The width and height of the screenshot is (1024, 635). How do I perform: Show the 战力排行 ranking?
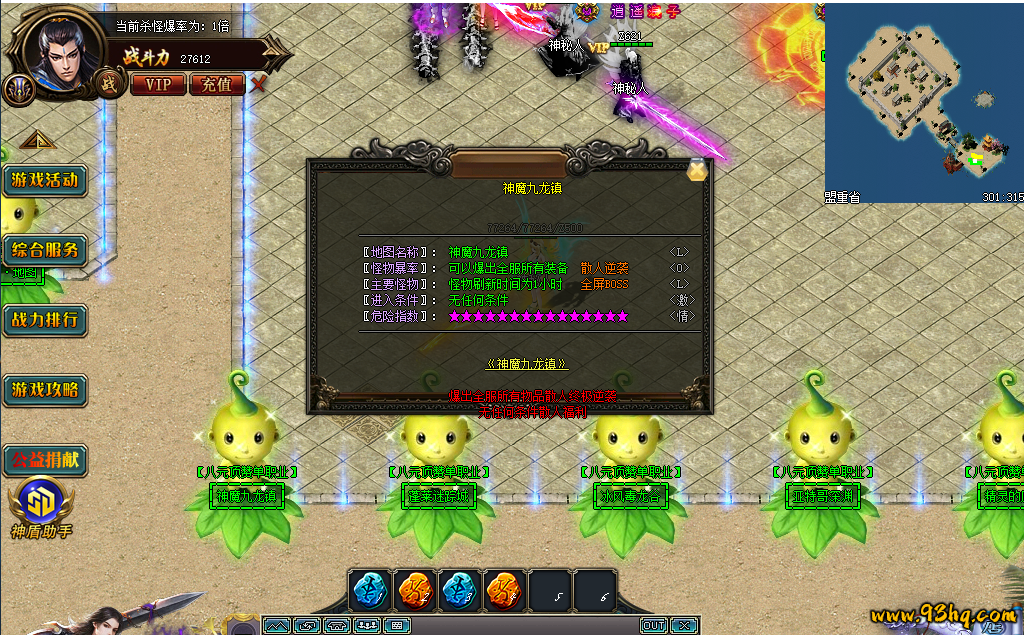(44, 320)
